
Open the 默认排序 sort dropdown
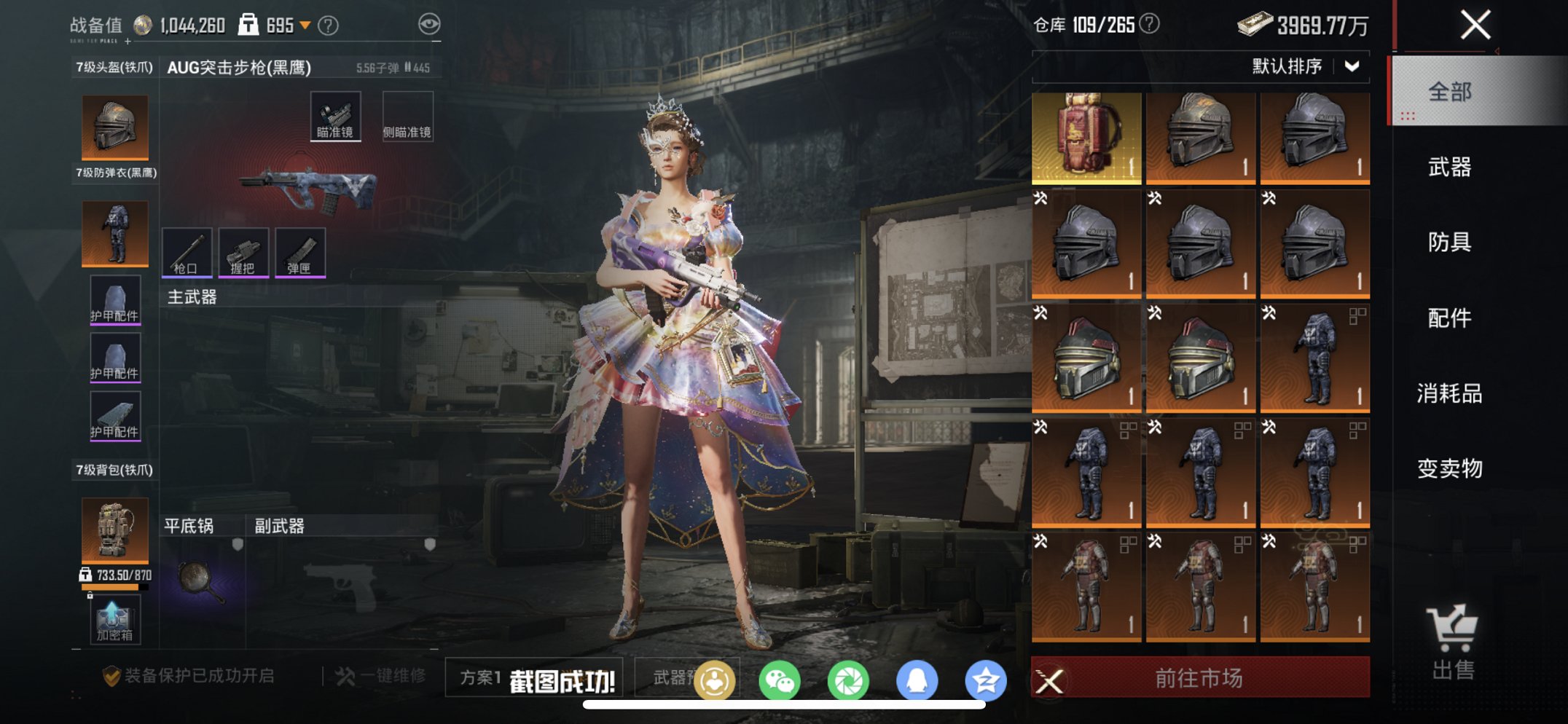[x=1304, y=66]
